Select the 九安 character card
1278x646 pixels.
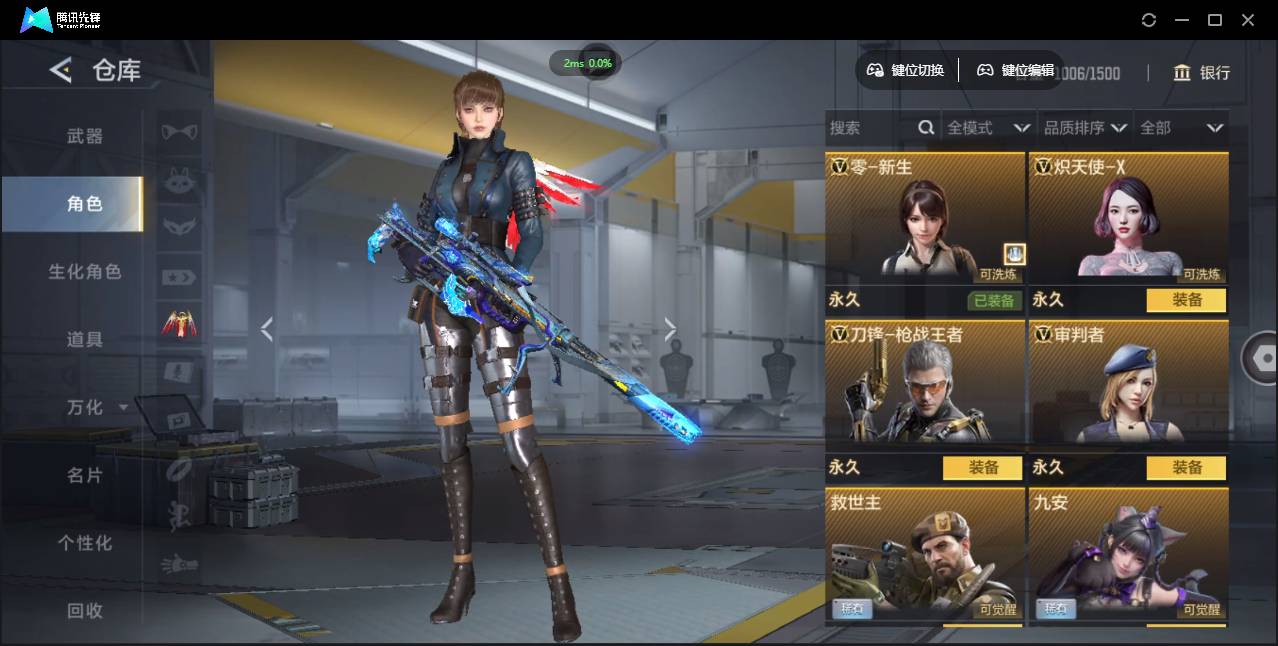[1128, 555]
